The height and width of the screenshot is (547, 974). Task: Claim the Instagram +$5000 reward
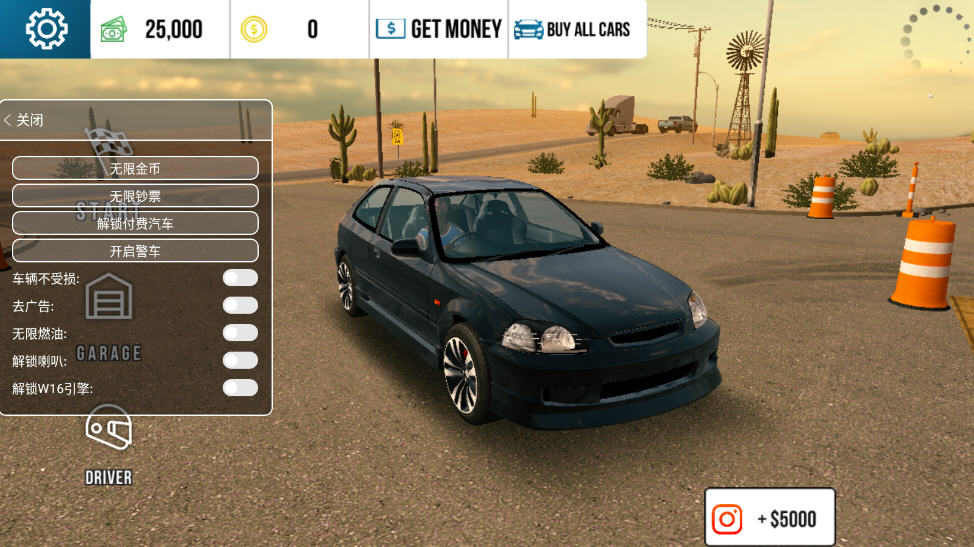point(769,518)
